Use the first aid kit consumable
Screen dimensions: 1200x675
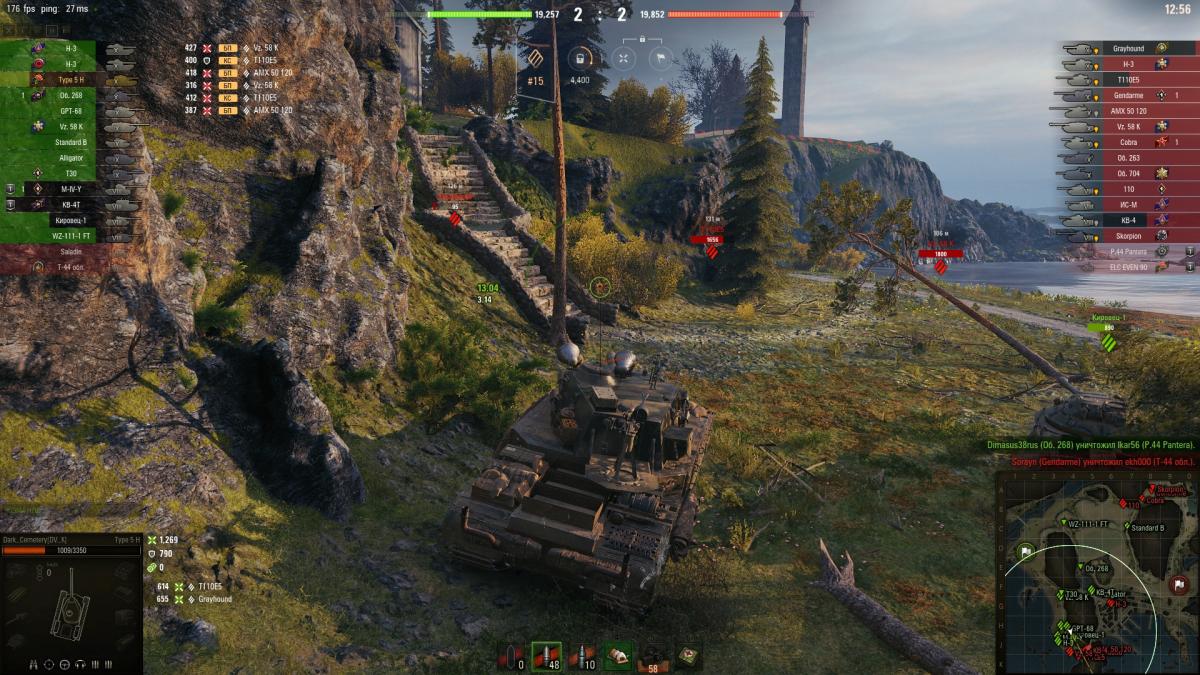click(618, 656)
